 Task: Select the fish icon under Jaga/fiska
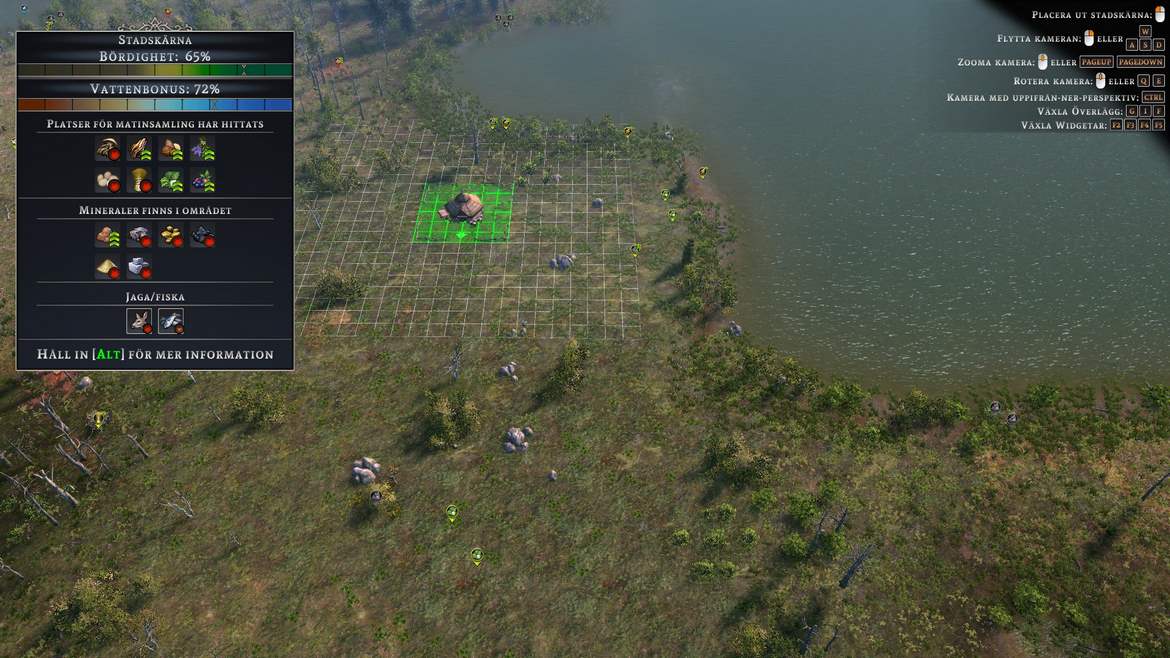(171, 321)
